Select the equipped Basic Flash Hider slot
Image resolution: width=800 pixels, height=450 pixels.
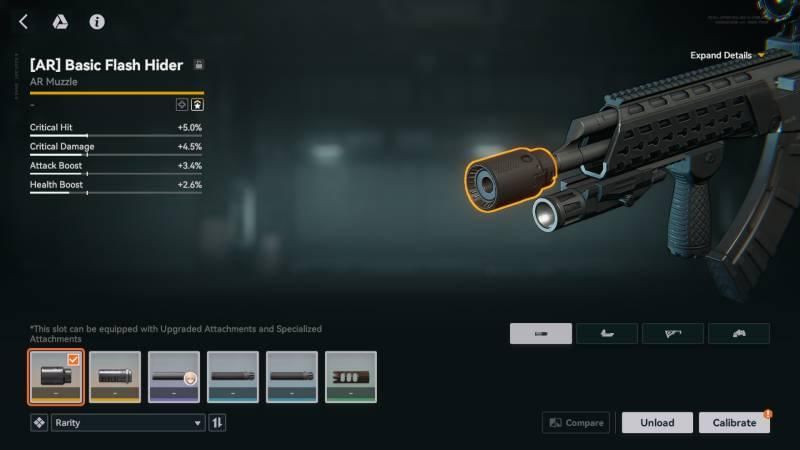56,377
